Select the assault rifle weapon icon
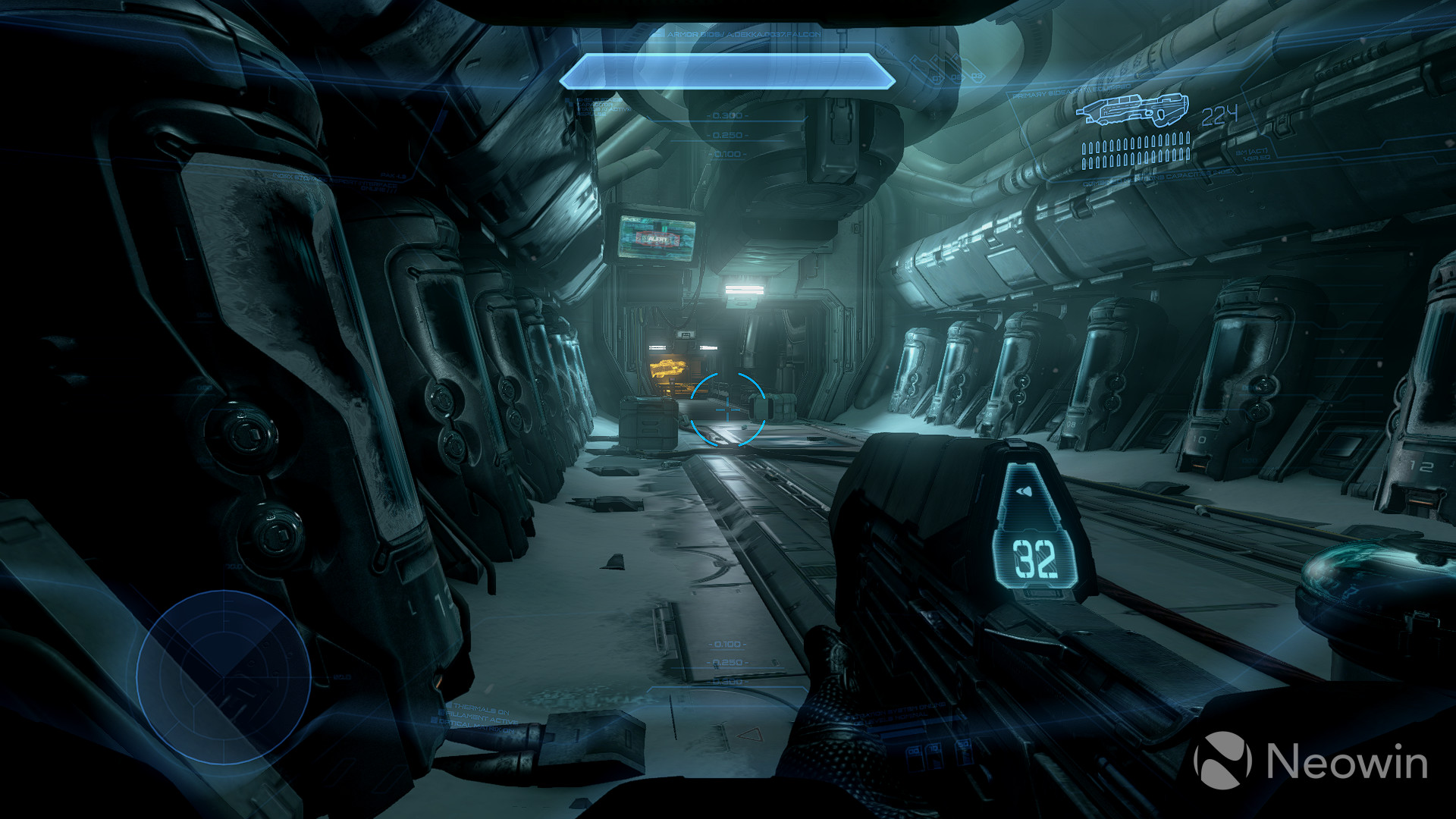Screen dimensions: 1456x819 tap(1134, 110)
